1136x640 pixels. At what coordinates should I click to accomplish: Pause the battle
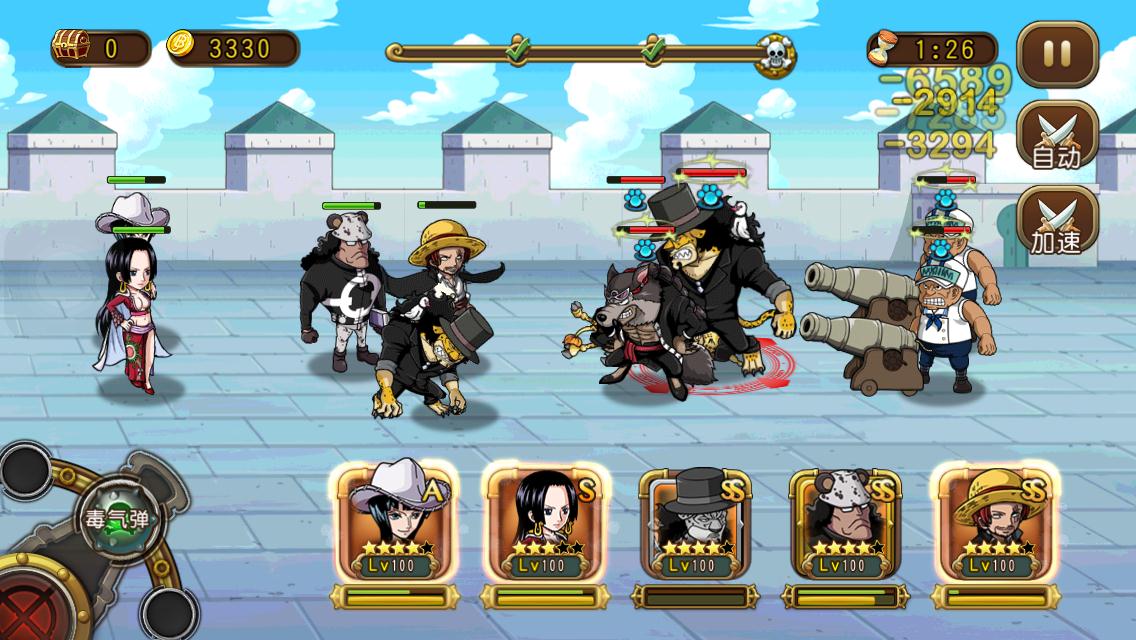(1057, 54)
